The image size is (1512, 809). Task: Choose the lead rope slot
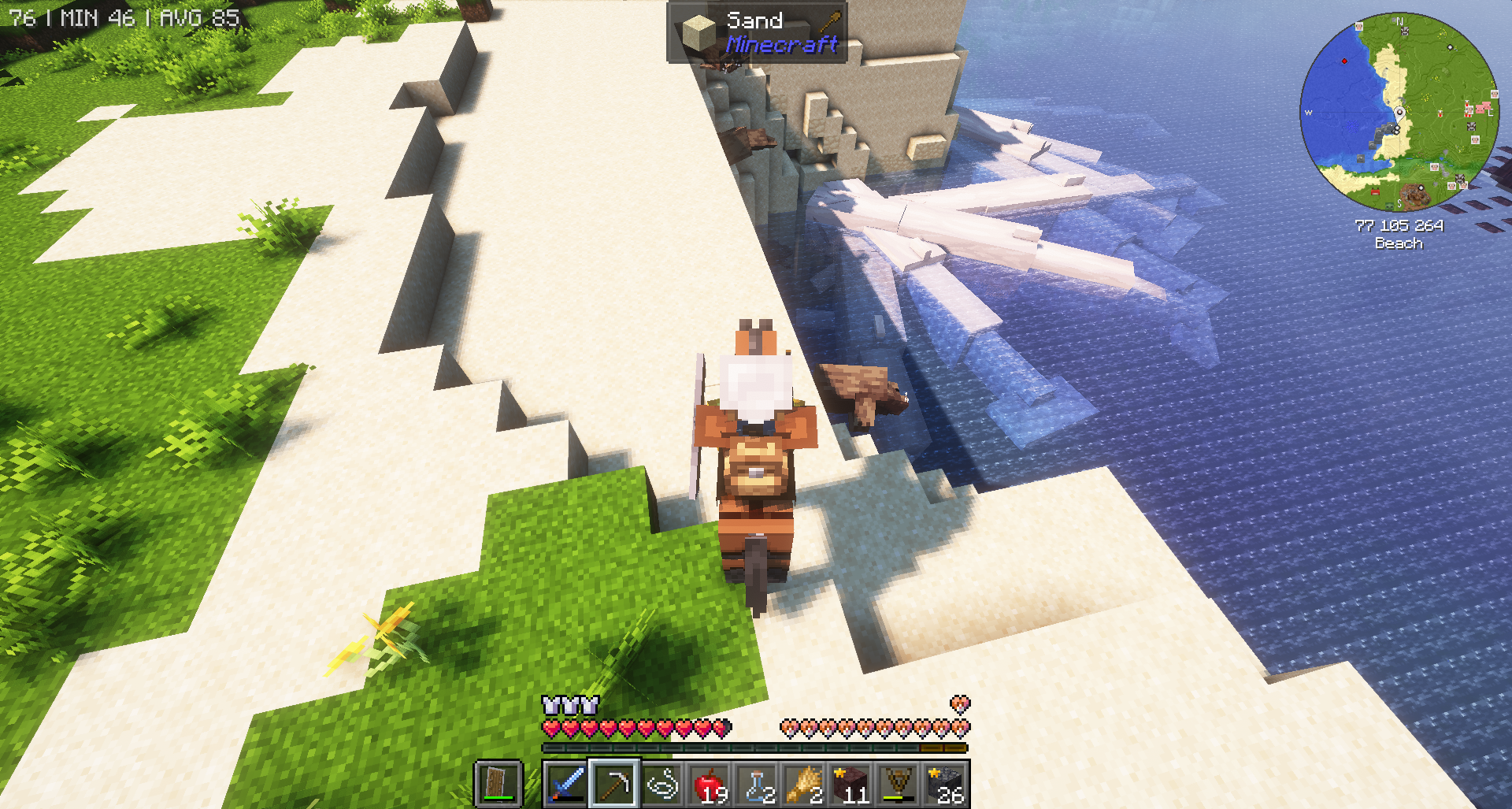click(661, 784)
